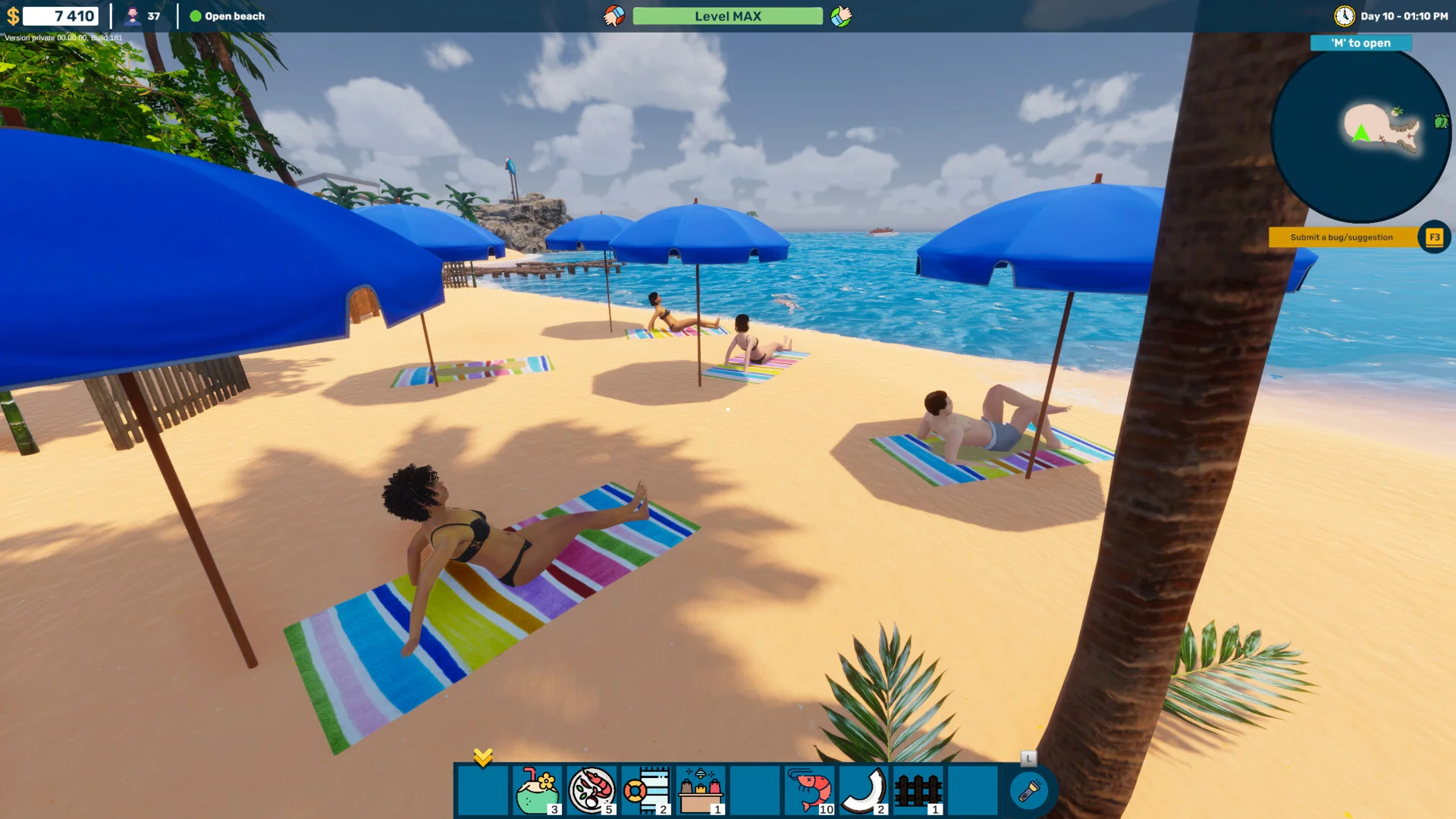Select the coconut drink hotbar slot
1456x819 pixels.
click(537, 790)
